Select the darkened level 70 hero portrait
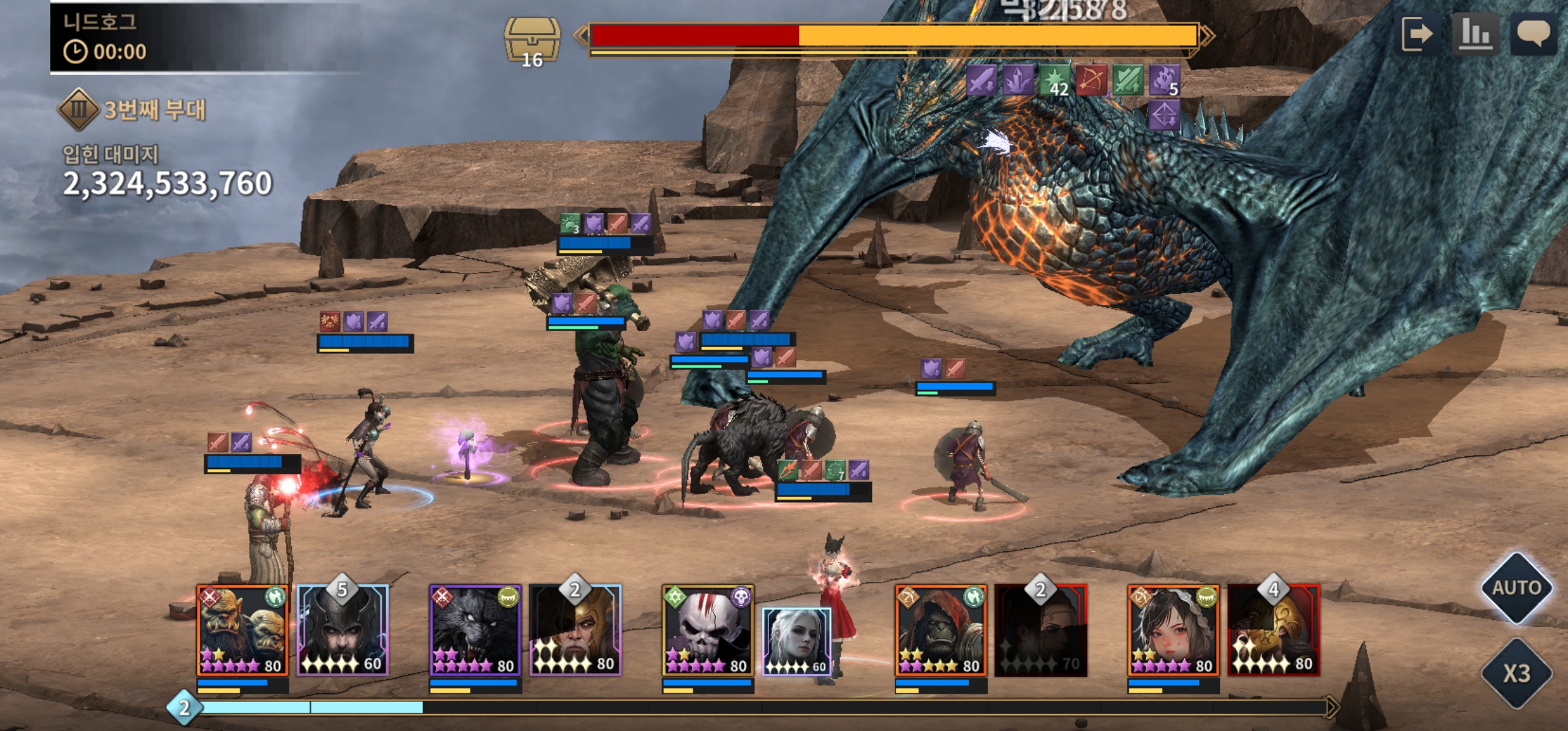Viewport: 1568px width, 731px height. [x=1041, y=631]
